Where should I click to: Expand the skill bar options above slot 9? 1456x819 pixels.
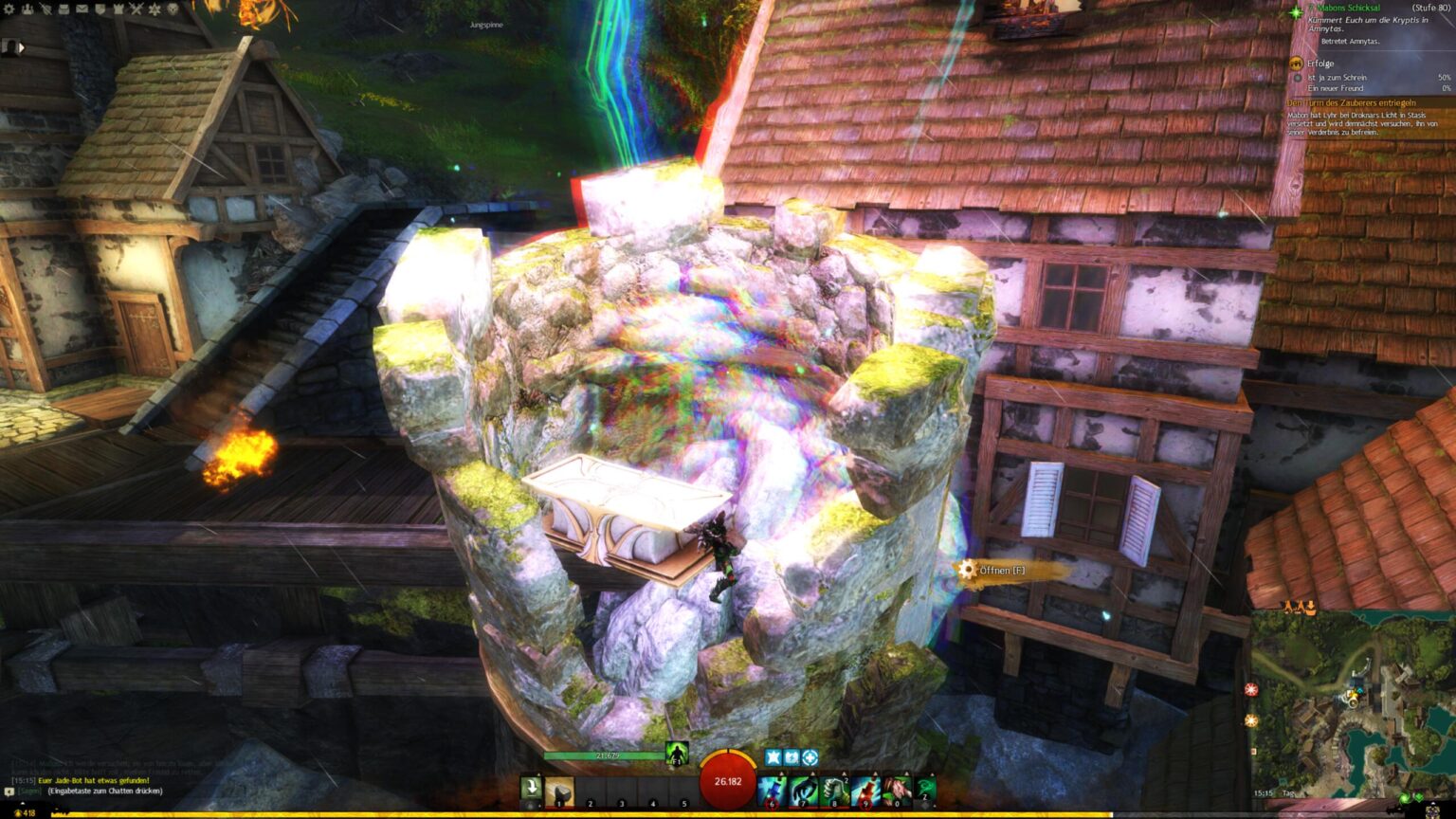[875, 773]
